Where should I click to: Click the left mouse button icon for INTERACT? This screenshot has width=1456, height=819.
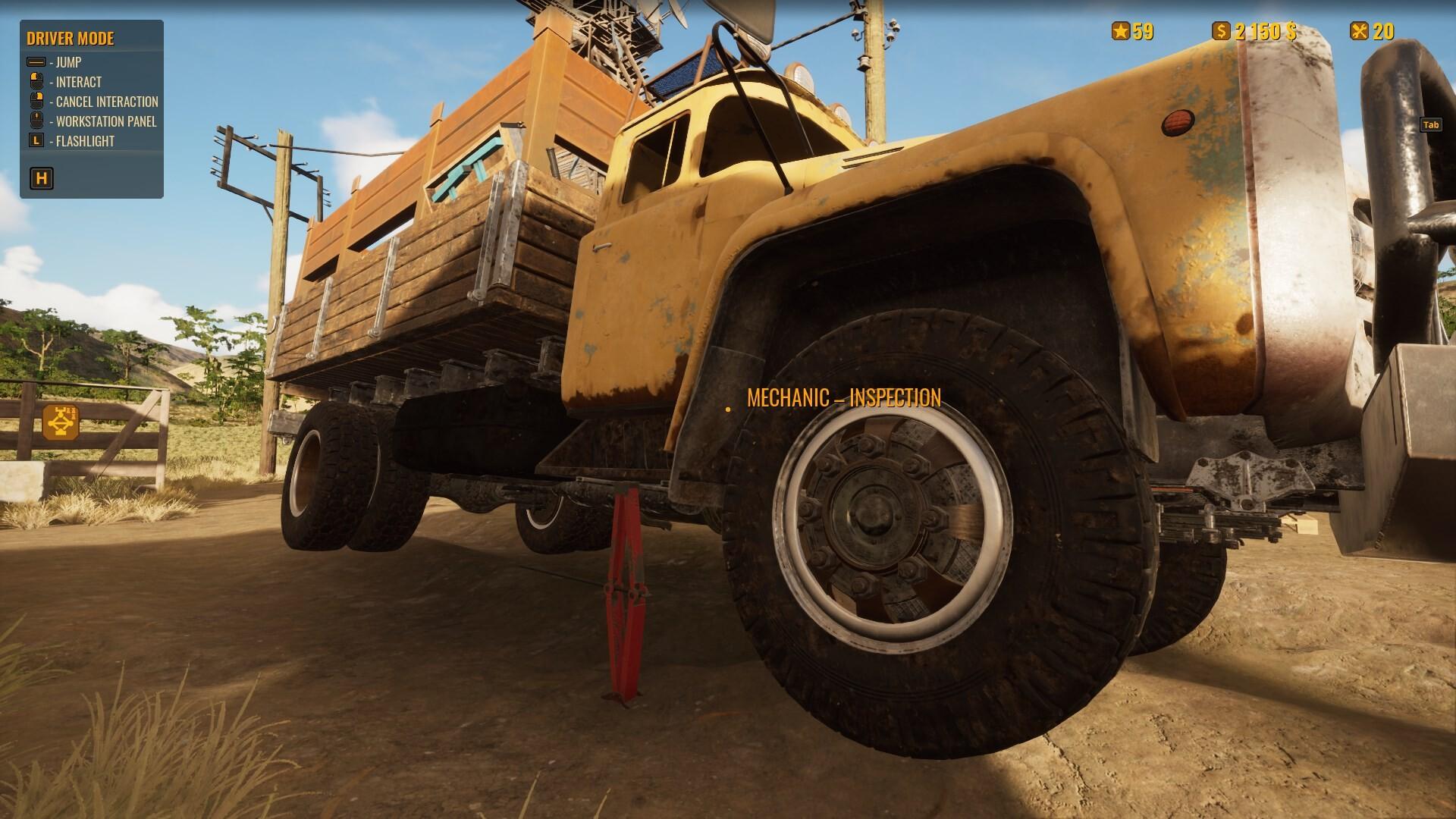point(36,82)
